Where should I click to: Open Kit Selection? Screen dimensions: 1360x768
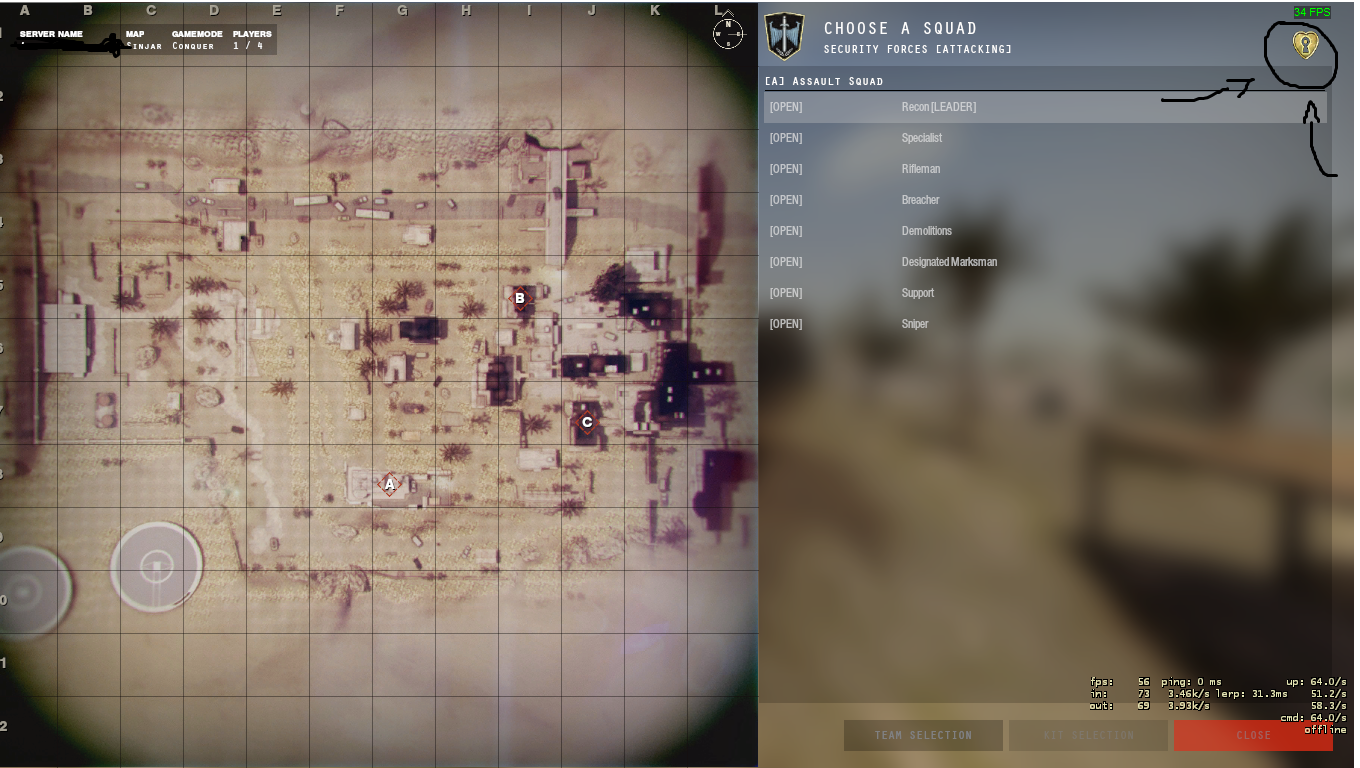[x=1088, y=735]
